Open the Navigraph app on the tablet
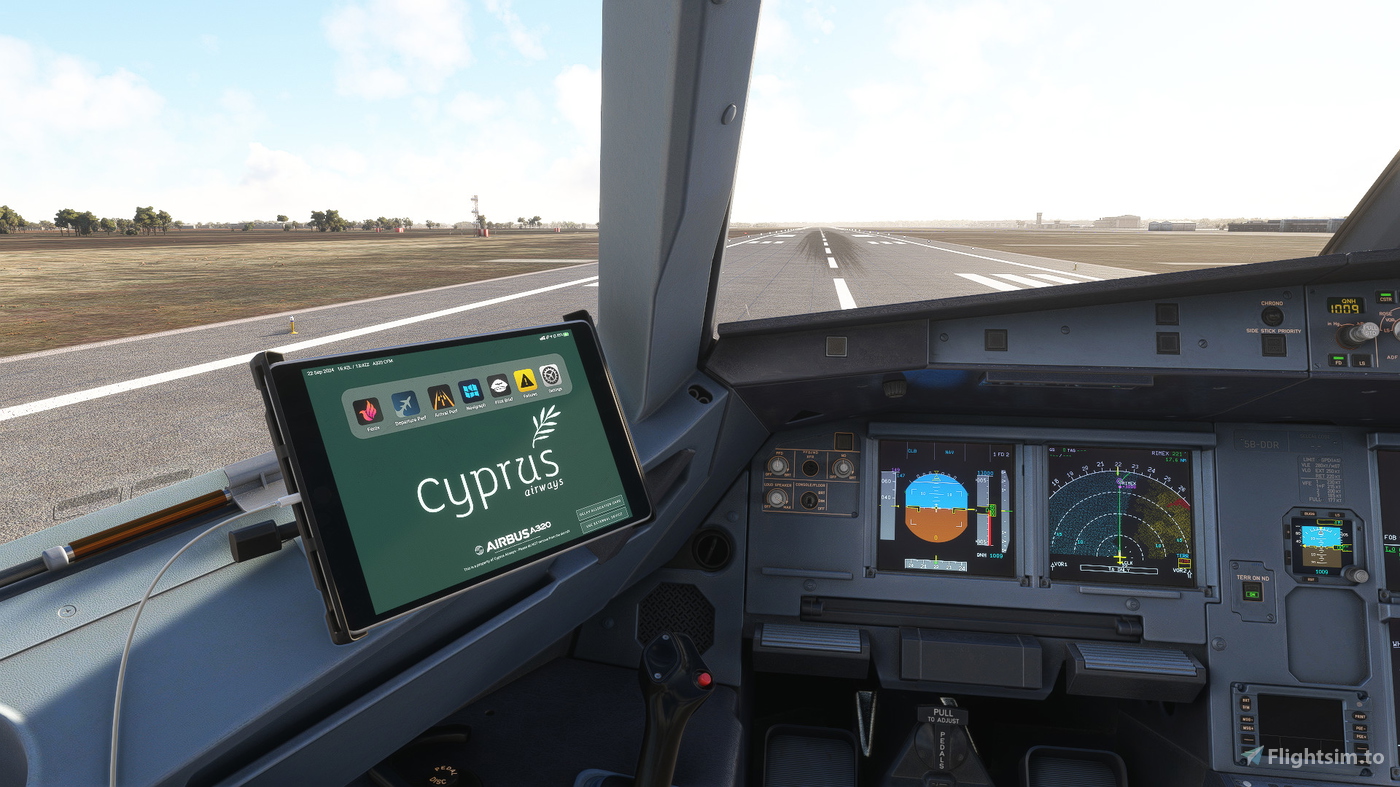The width and height of the screenshot is (1400, 787). 470,391
